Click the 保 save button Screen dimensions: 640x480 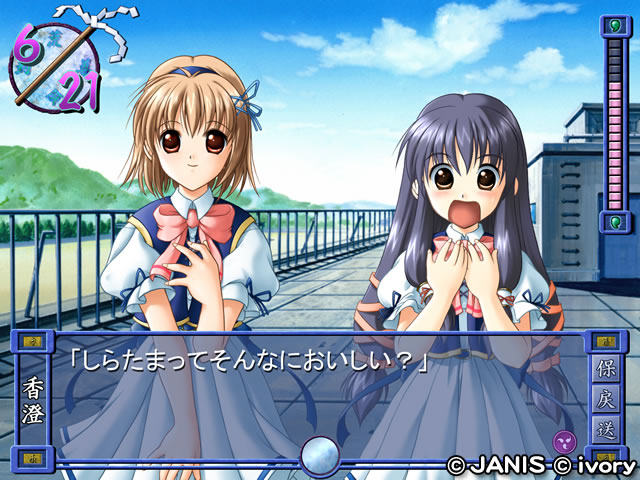609,368
